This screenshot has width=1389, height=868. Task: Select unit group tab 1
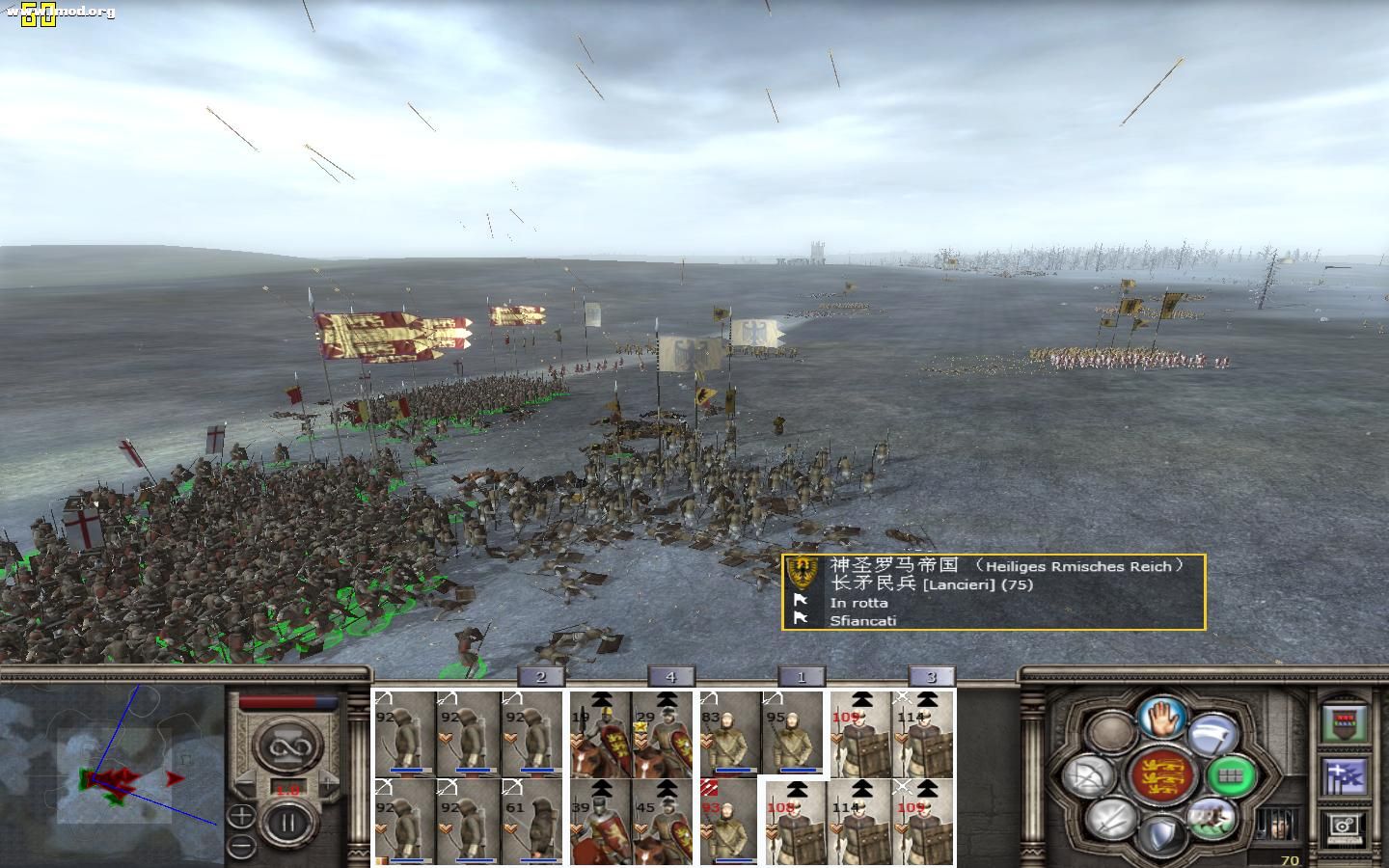pos(801,677)
